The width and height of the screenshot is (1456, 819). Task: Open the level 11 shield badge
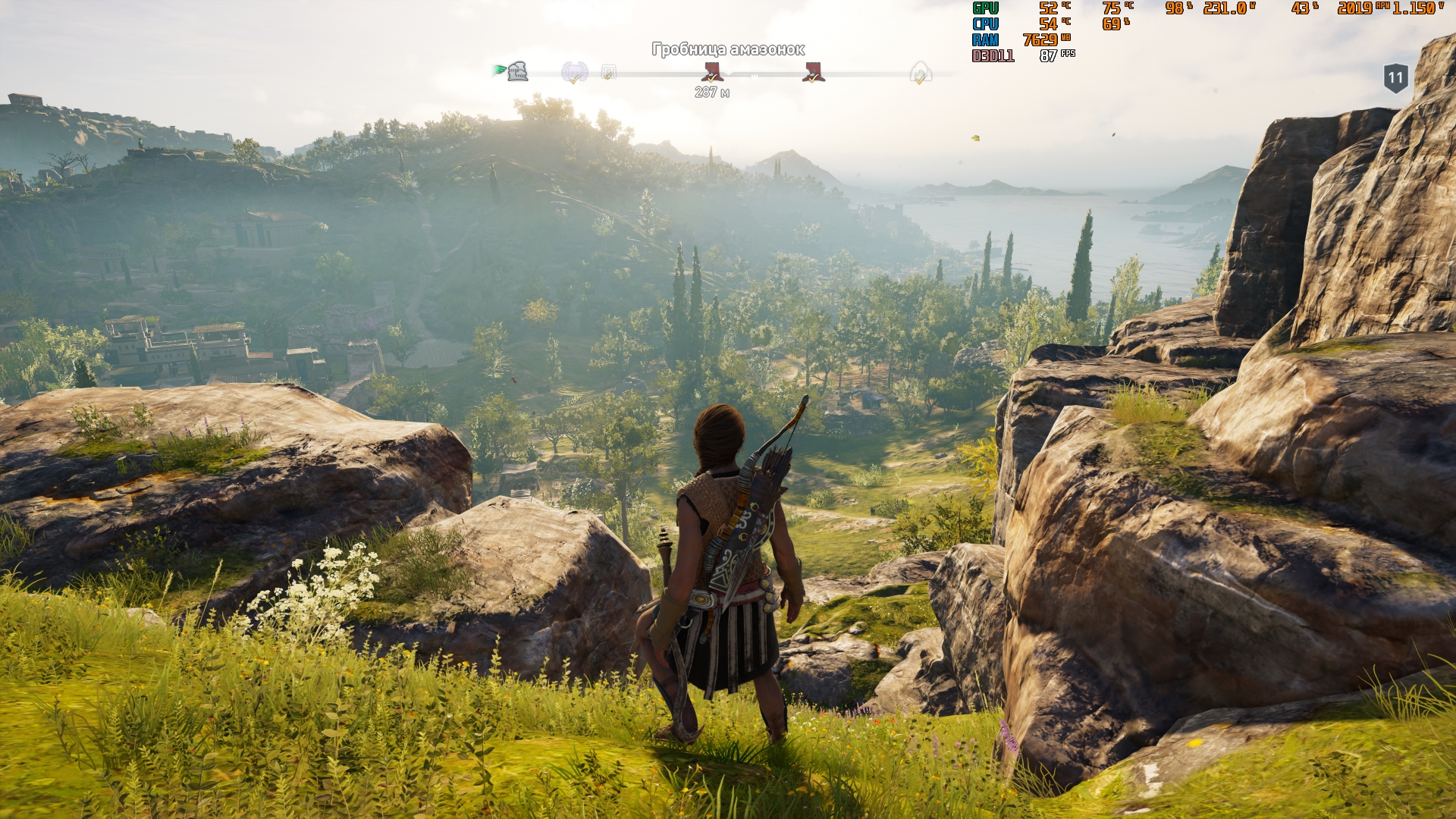[1395, 78]
